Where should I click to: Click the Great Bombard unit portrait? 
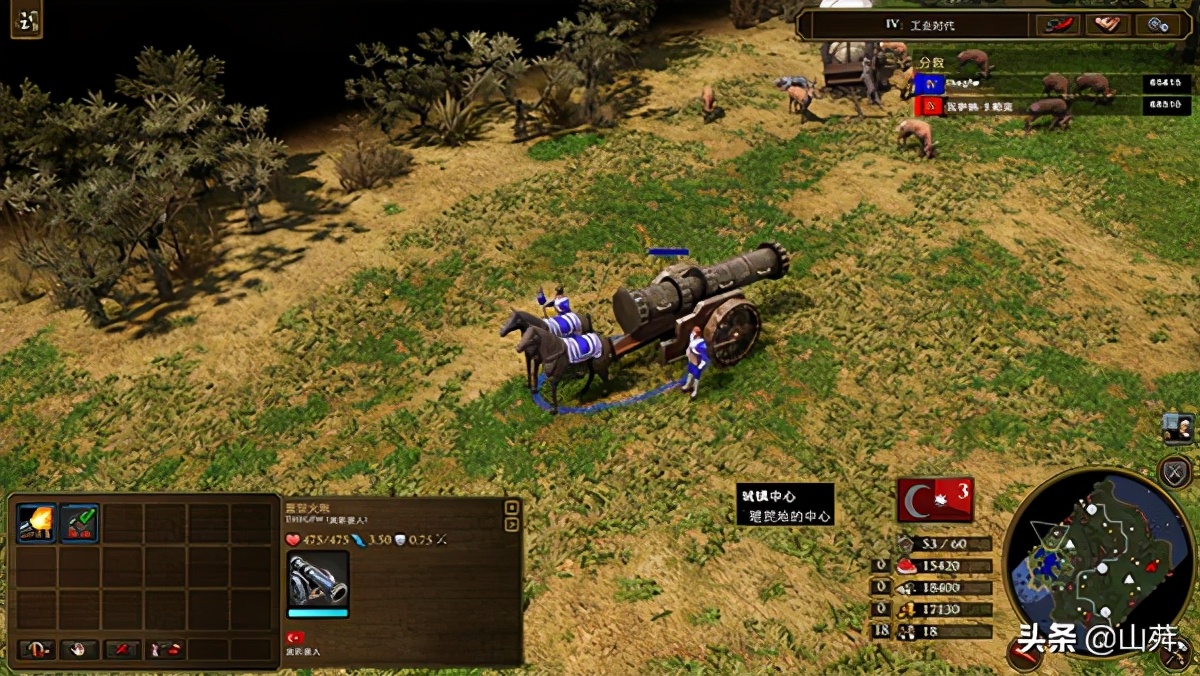(318, 579)
